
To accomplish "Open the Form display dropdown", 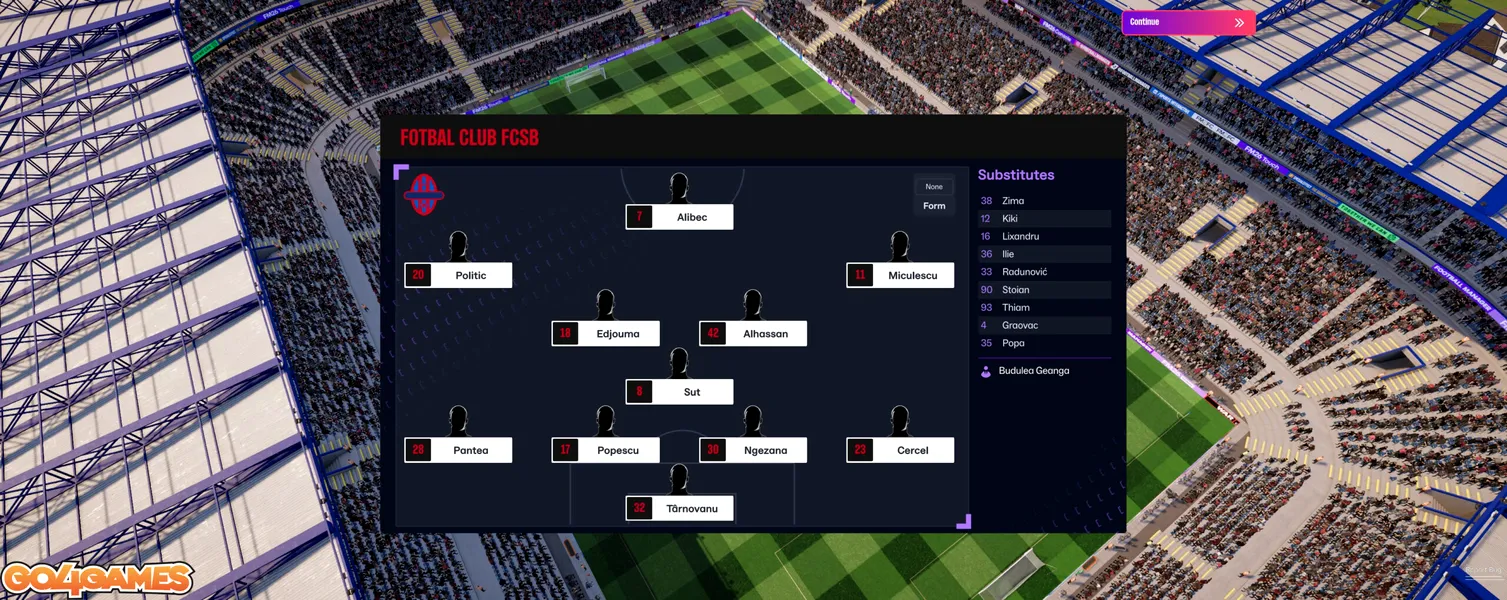I will click(x=934, y=197).
